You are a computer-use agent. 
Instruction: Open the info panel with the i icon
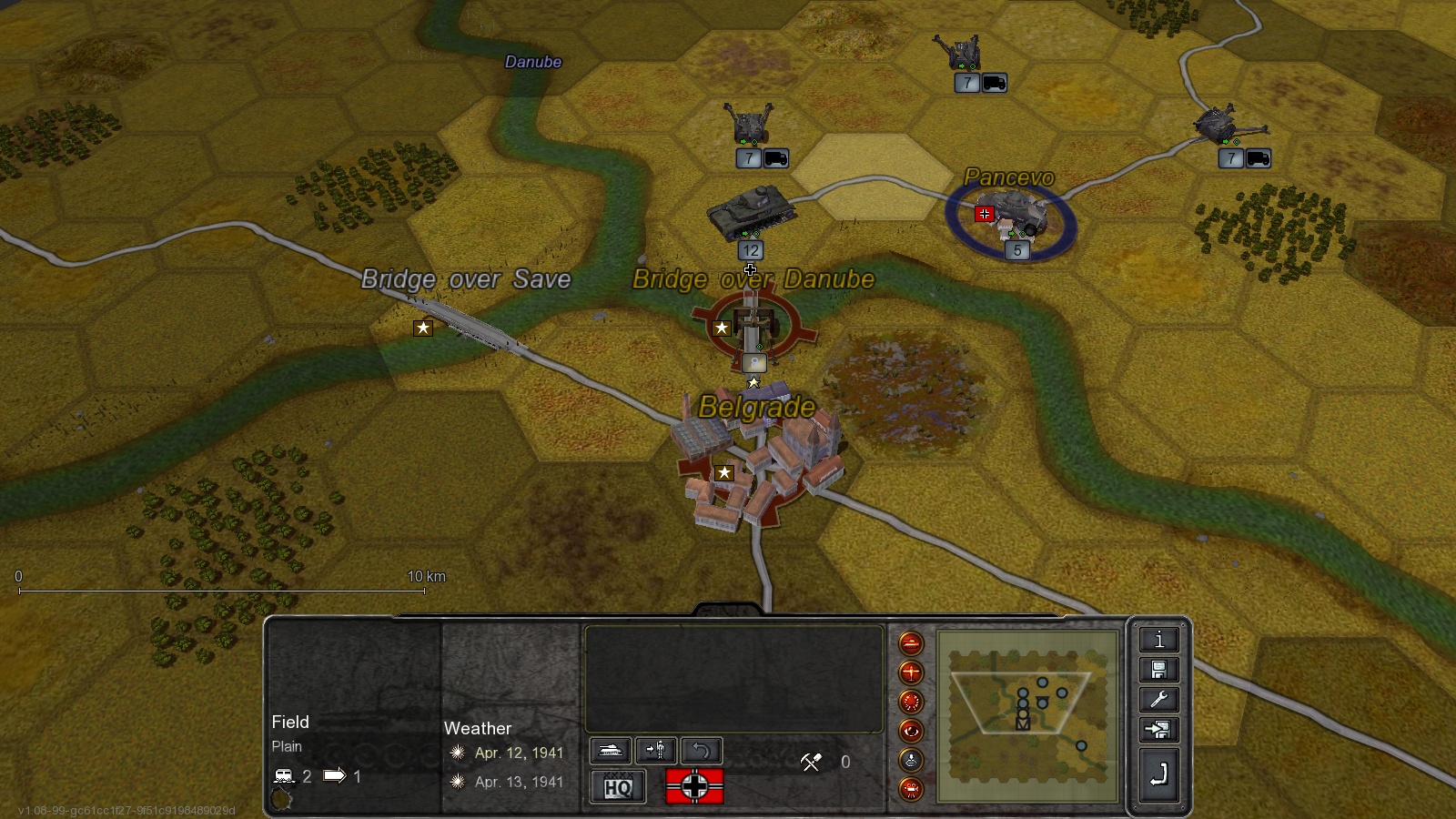click(1158, 640)
